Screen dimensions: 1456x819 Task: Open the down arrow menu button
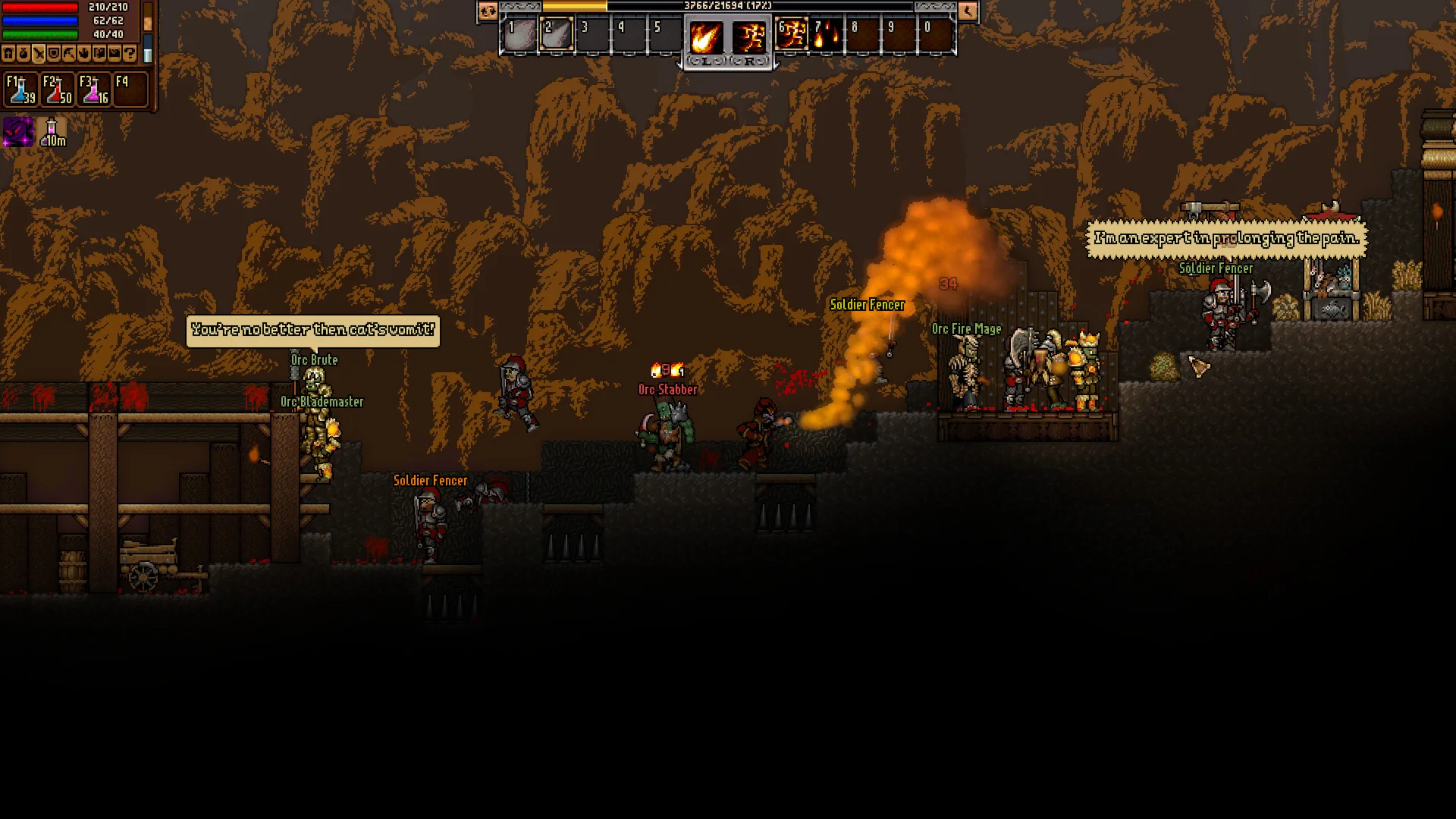click(x=84, y=54)
